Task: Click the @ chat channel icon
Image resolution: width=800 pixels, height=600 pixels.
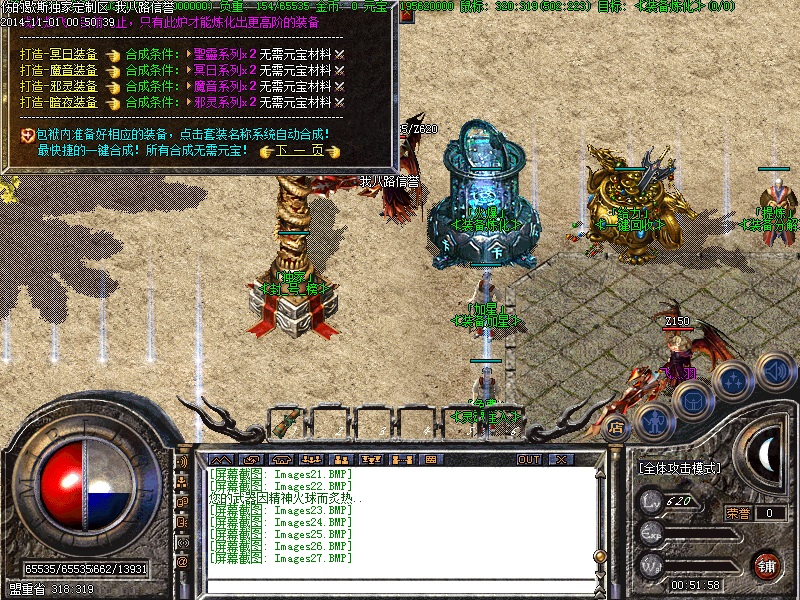Action: (x=182, y=561)
